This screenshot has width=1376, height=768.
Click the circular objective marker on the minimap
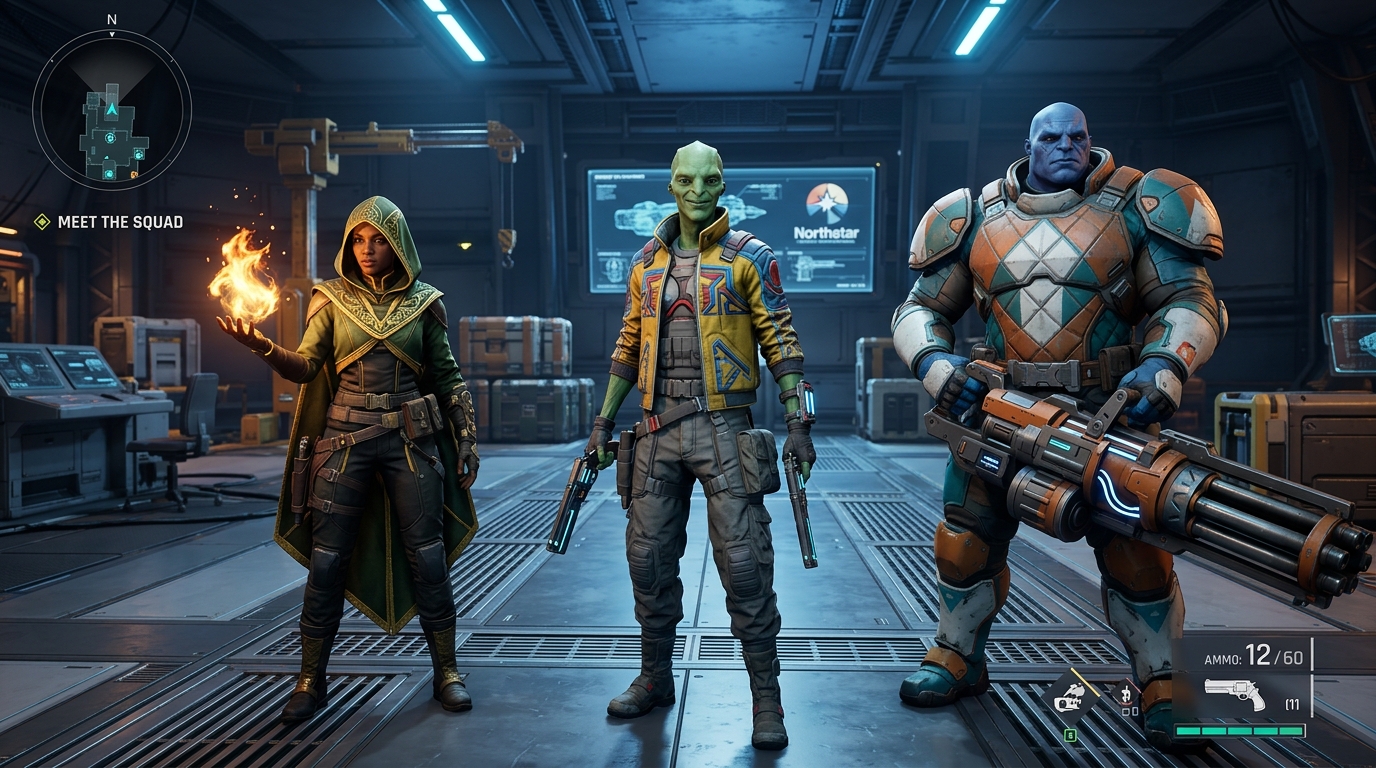click(x=111, y=138)
